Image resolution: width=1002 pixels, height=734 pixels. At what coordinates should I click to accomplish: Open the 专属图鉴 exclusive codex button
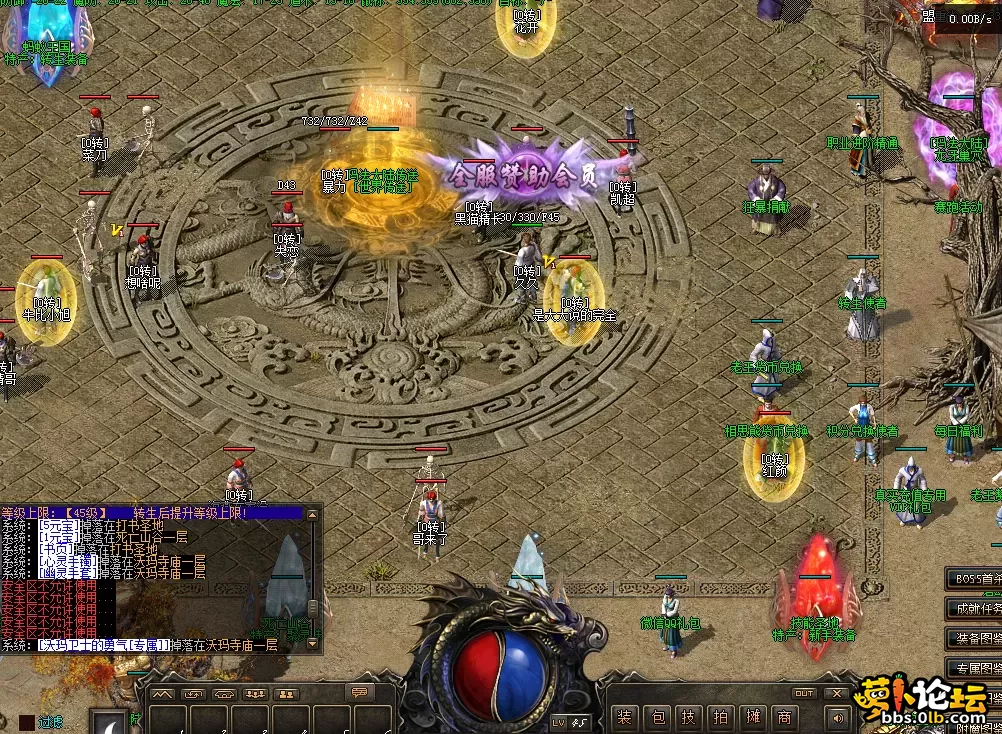pos(974,667)
